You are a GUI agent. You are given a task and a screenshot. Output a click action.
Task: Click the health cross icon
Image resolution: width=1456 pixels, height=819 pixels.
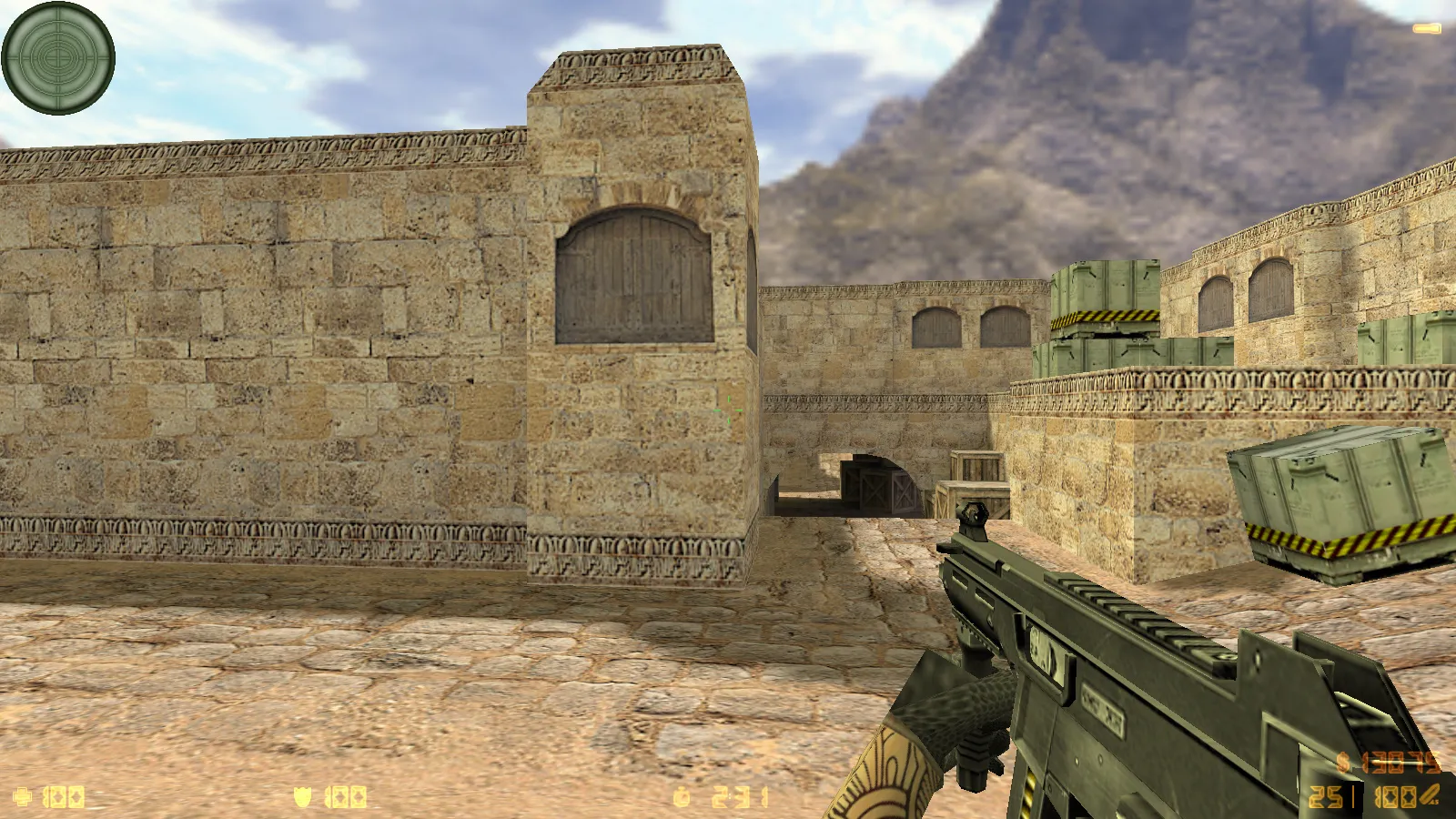23,797
